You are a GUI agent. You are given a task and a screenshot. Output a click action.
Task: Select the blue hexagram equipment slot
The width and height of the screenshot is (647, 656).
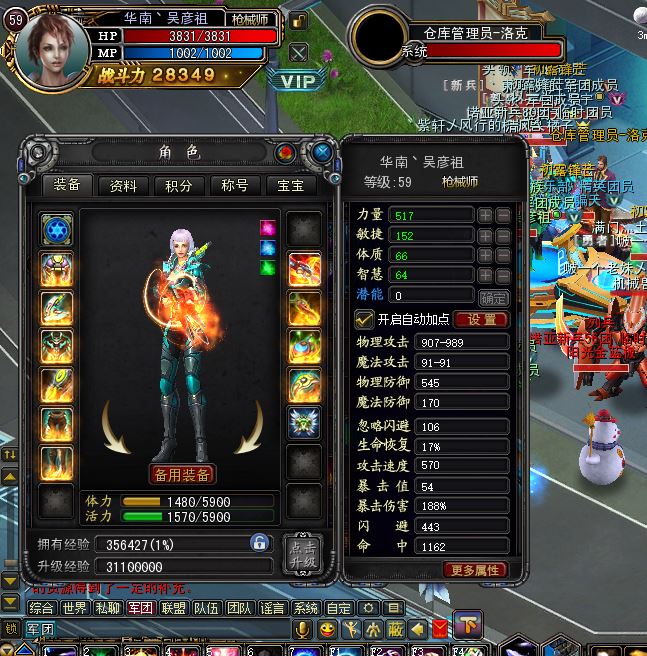[57, 230]
